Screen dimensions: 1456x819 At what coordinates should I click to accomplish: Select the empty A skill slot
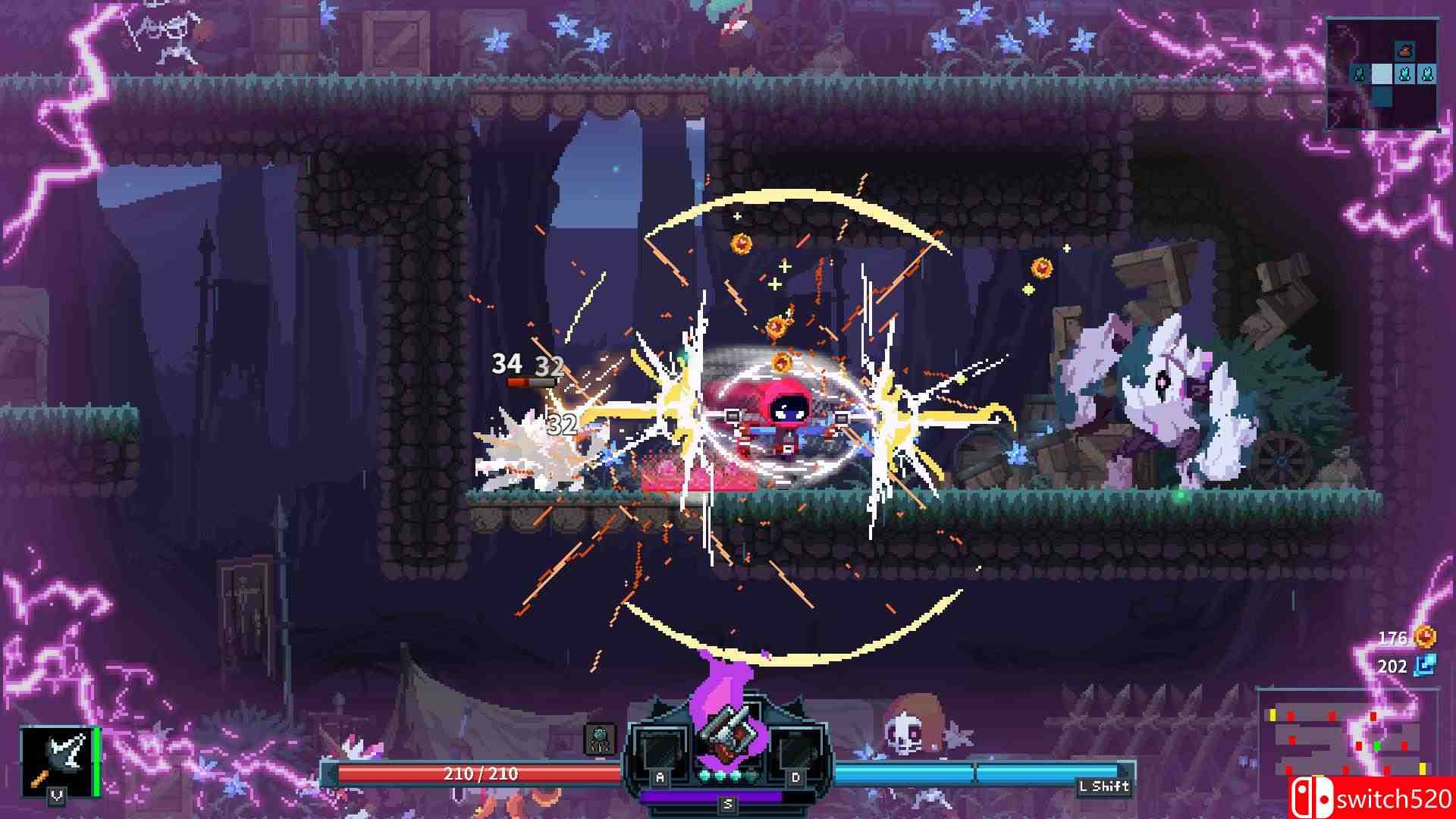(661, 746)
